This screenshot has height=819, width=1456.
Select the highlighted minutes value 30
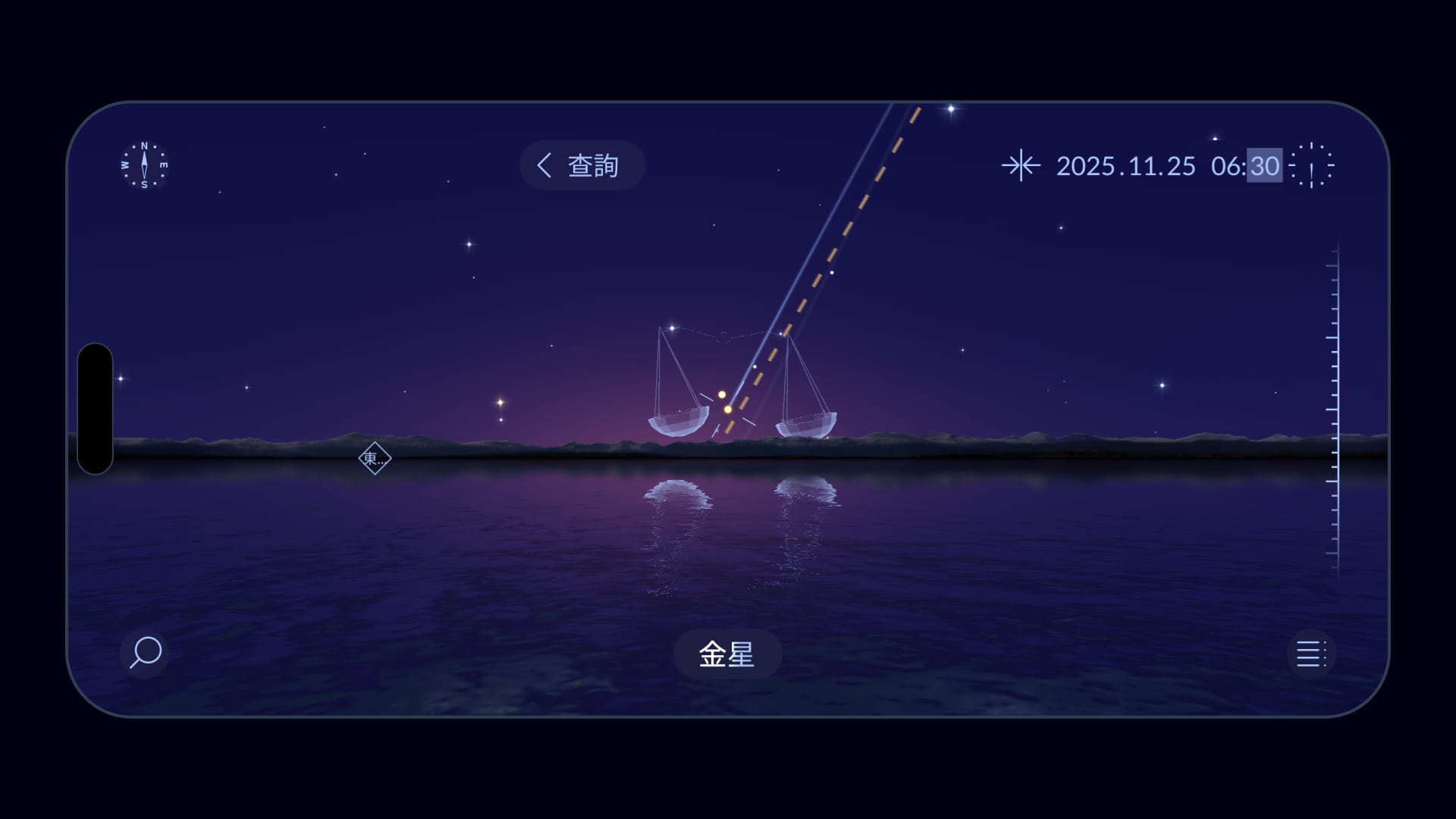click(1265, 167)
